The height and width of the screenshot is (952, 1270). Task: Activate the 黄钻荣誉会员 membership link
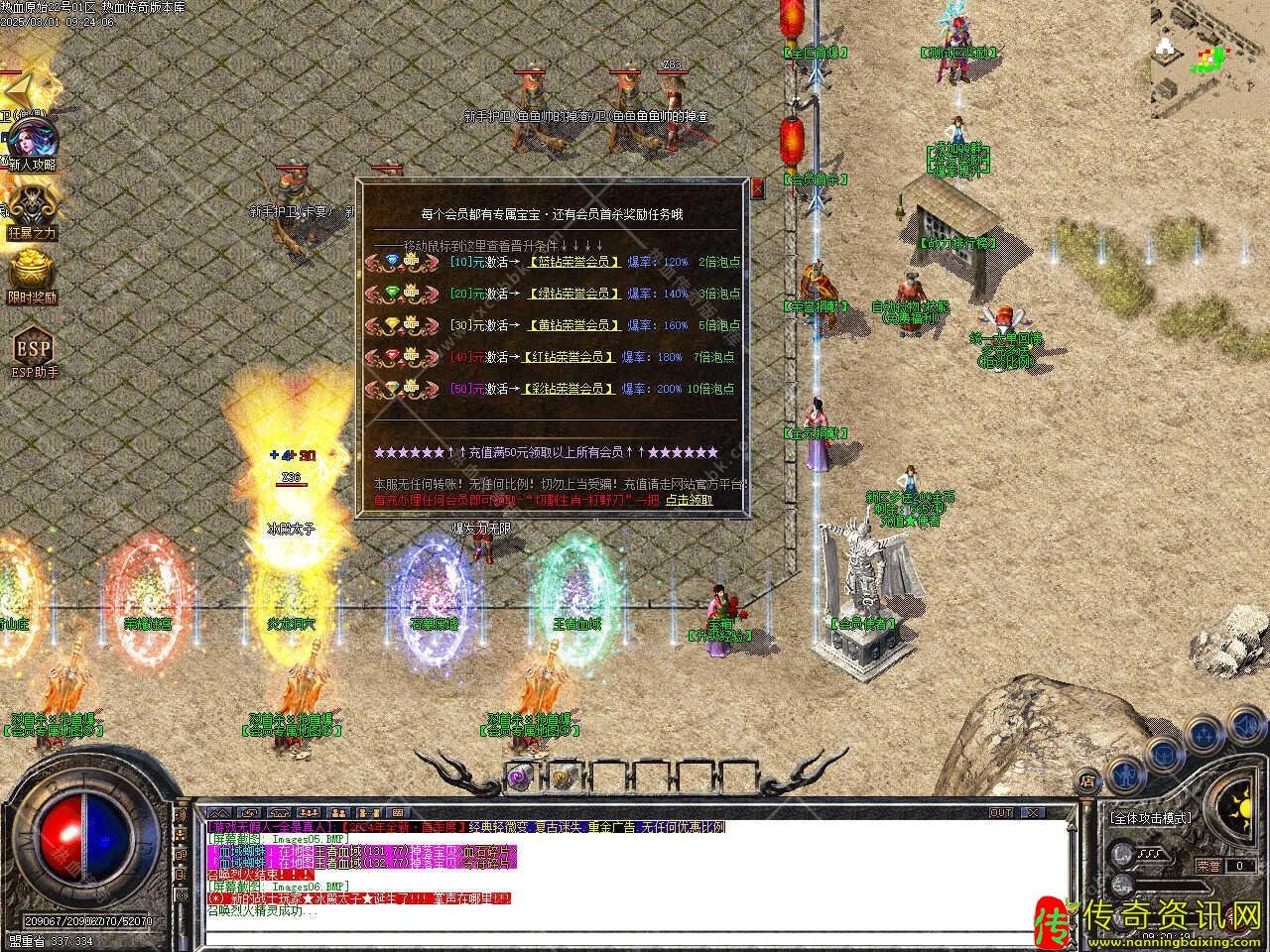pyautogui.click(x=574, y=325)
